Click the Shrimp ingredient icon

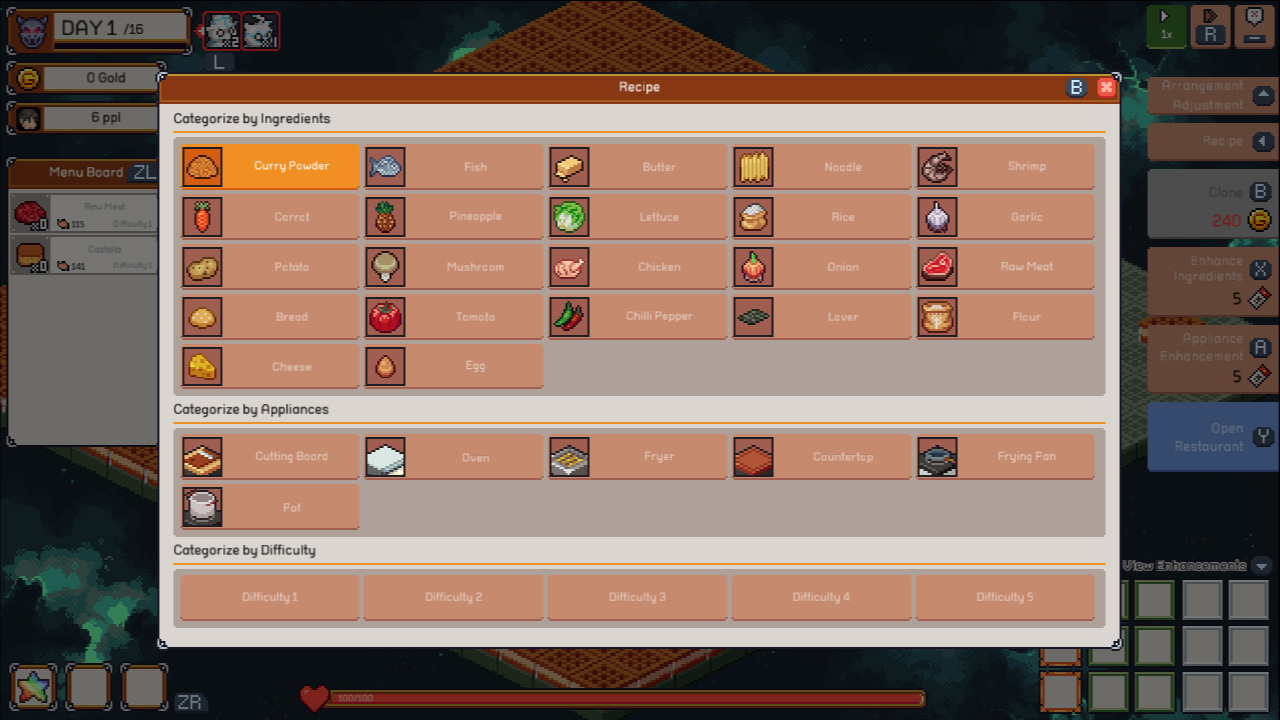coord(937,166)
